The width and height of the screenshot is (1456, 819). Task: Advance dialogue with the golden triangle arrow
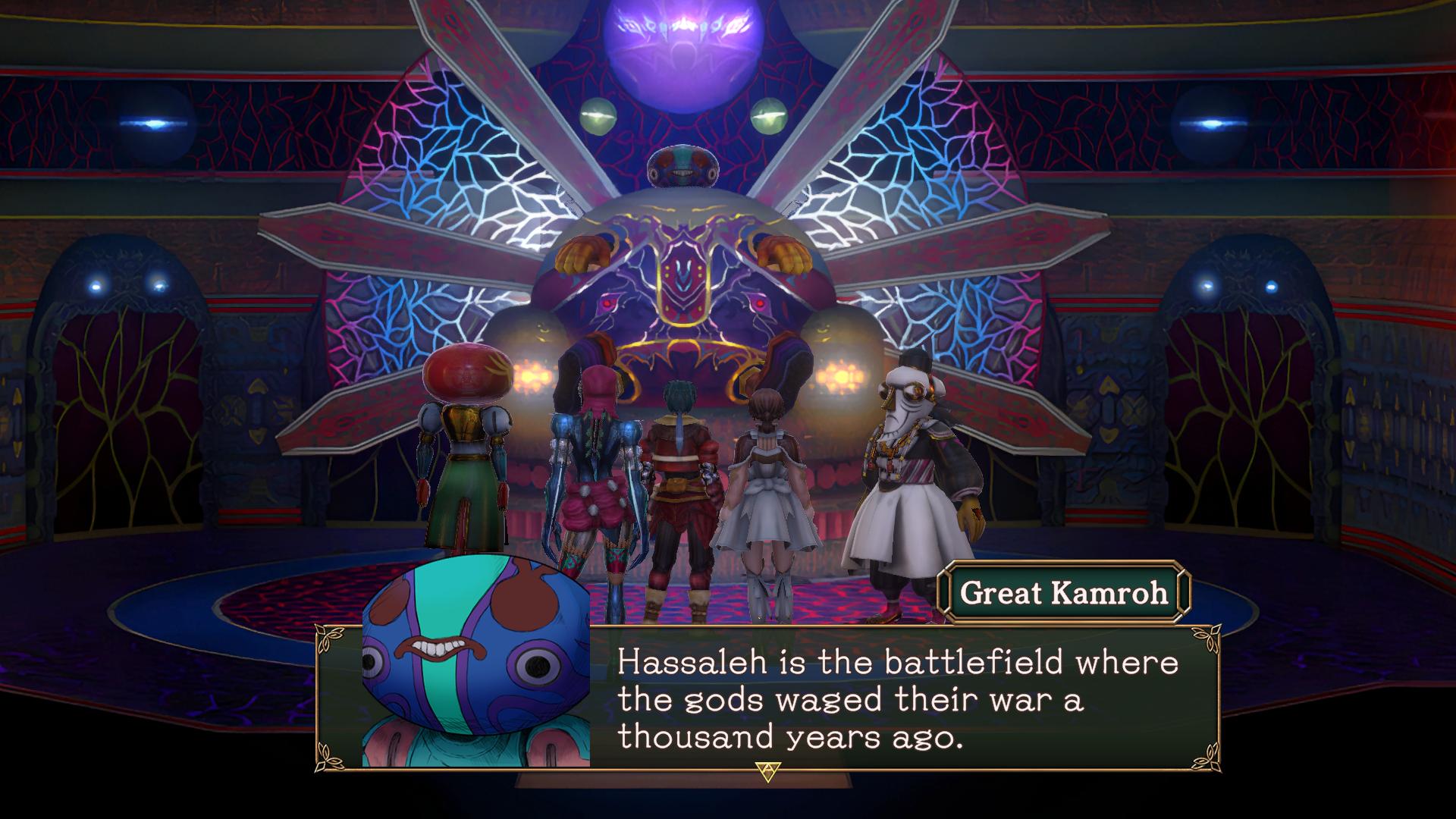tap(767, 771)
